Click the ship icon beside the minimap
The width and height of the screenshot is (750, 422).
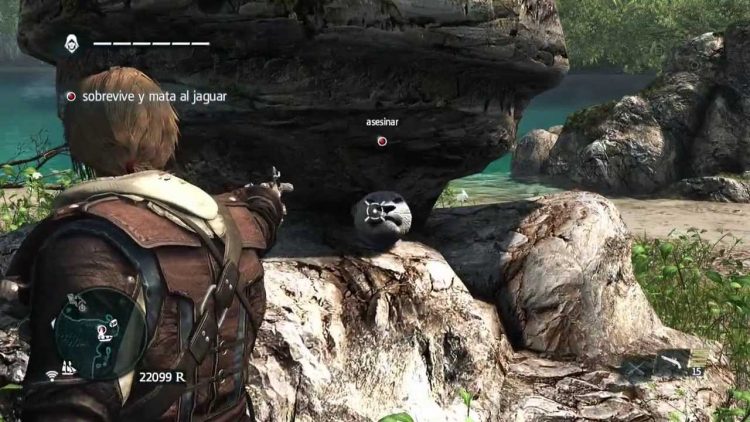click(x=69, y=368)
